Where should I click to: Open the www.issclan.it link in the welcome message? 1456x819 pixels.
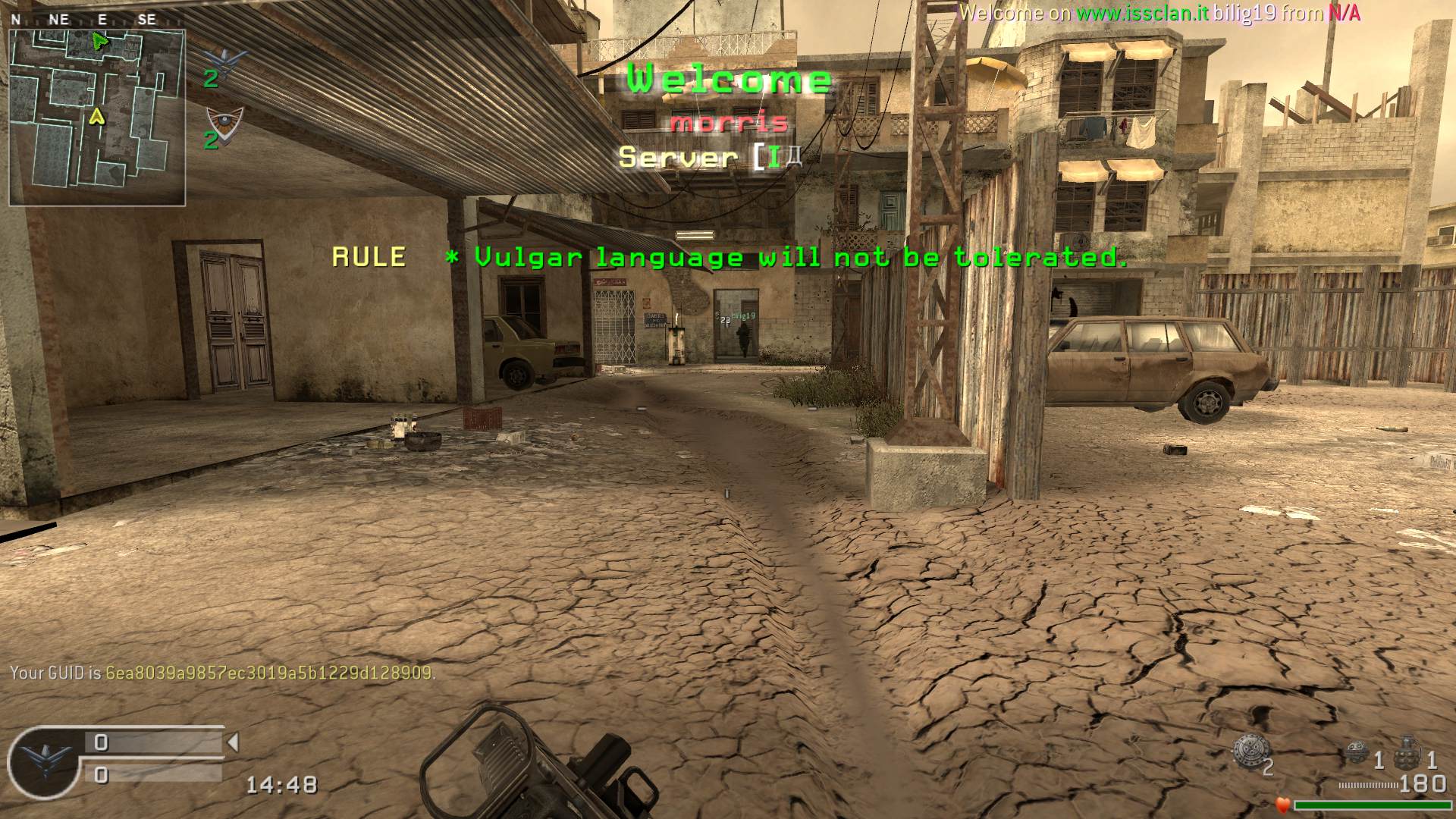1142,13
